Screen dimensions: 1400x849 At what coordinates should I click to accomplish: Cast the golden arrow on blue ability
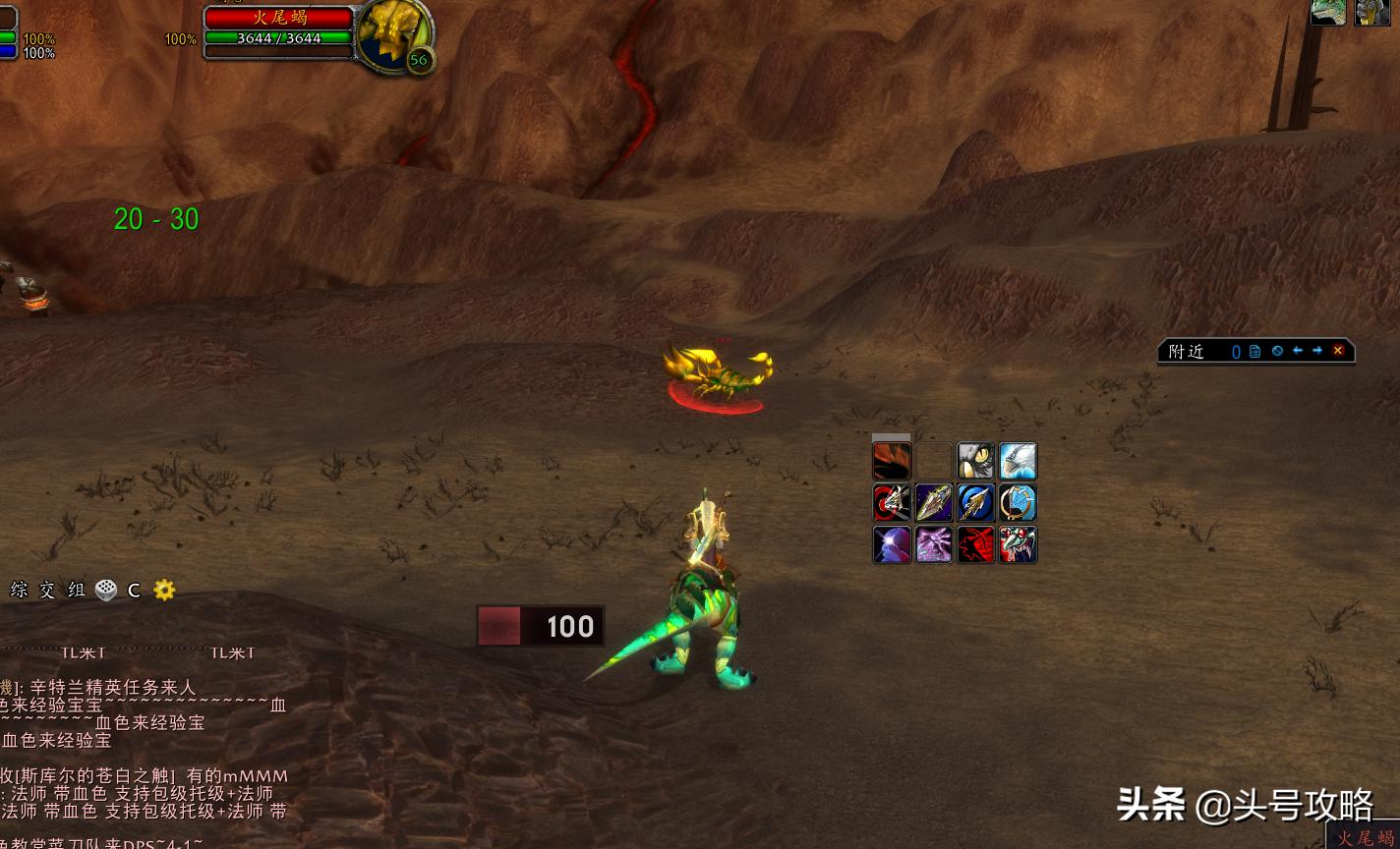[976, 503]
